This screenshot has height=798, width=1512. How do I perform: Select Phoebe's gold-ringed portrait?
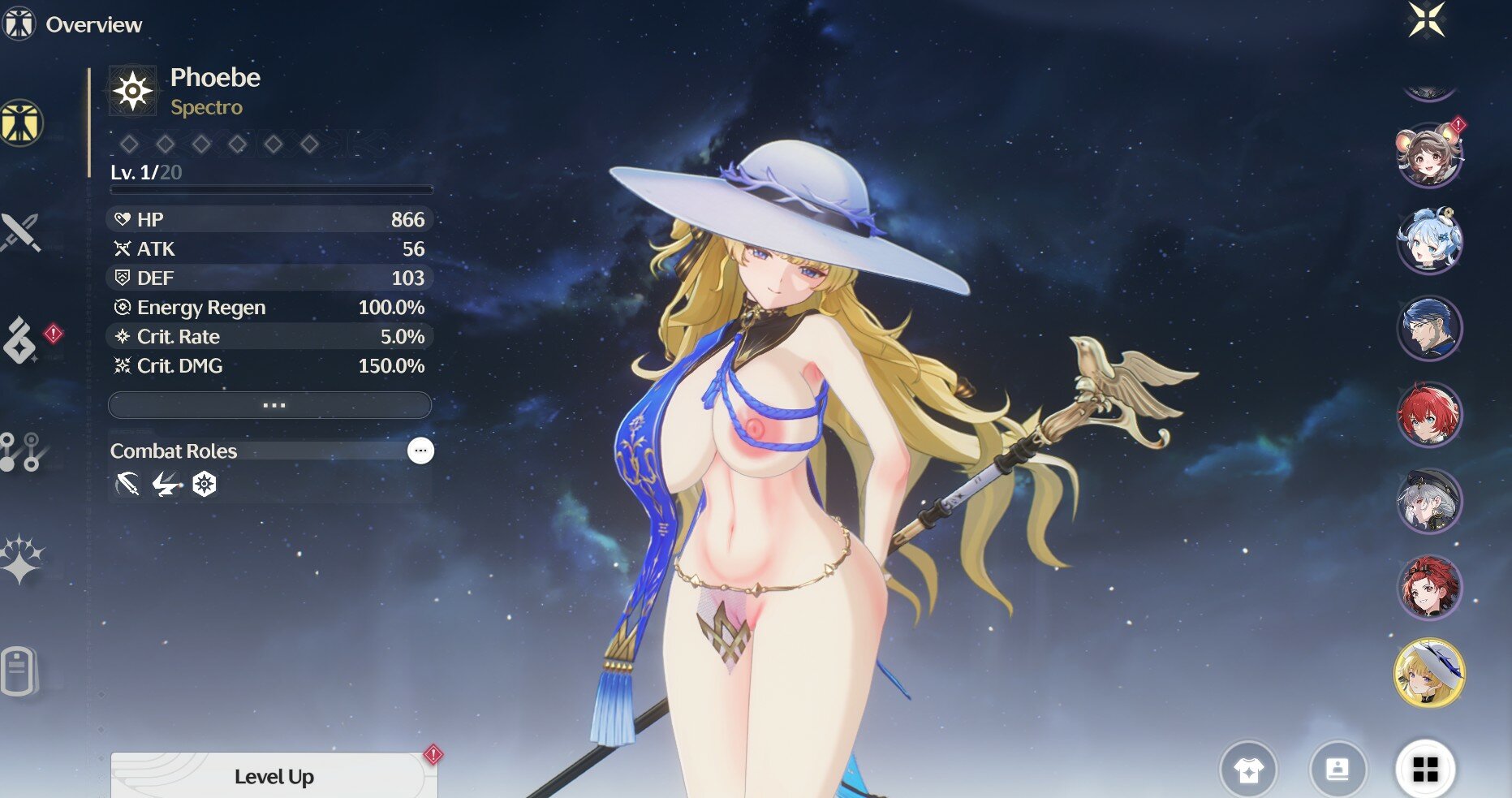click(x=1429, y=672)
